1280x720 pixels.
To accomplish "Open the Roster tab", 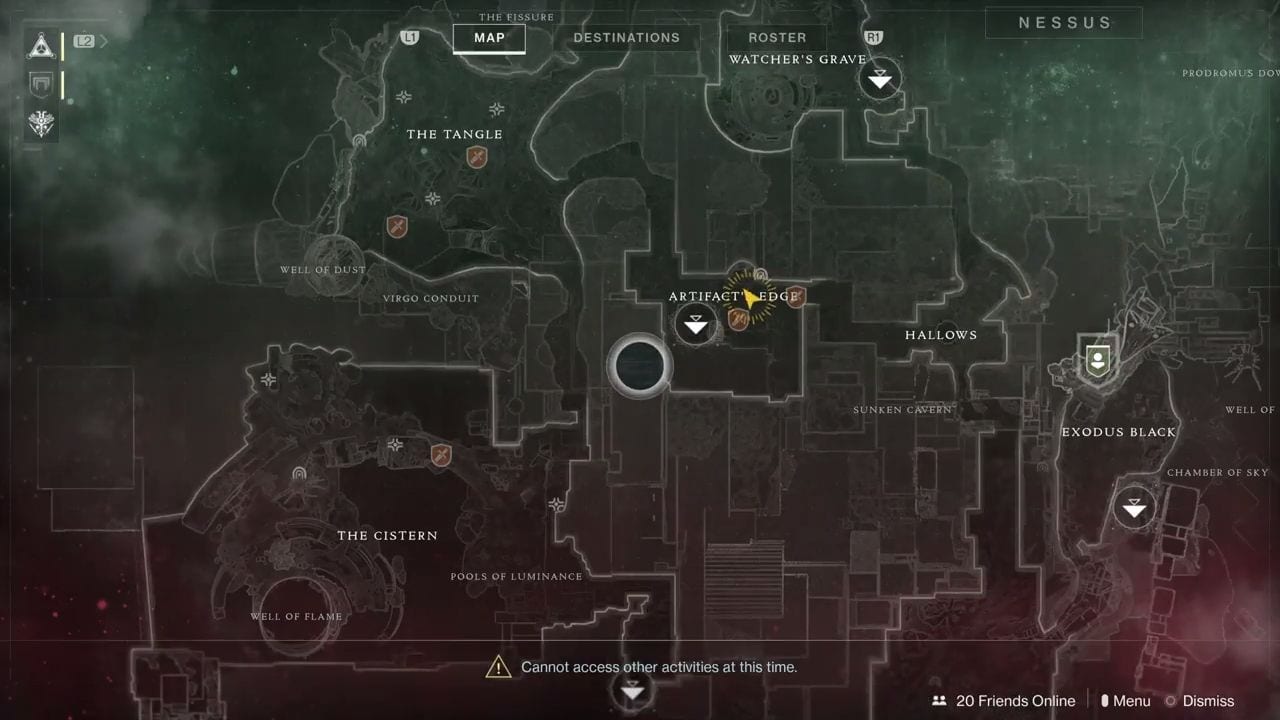I will (777, 38).
